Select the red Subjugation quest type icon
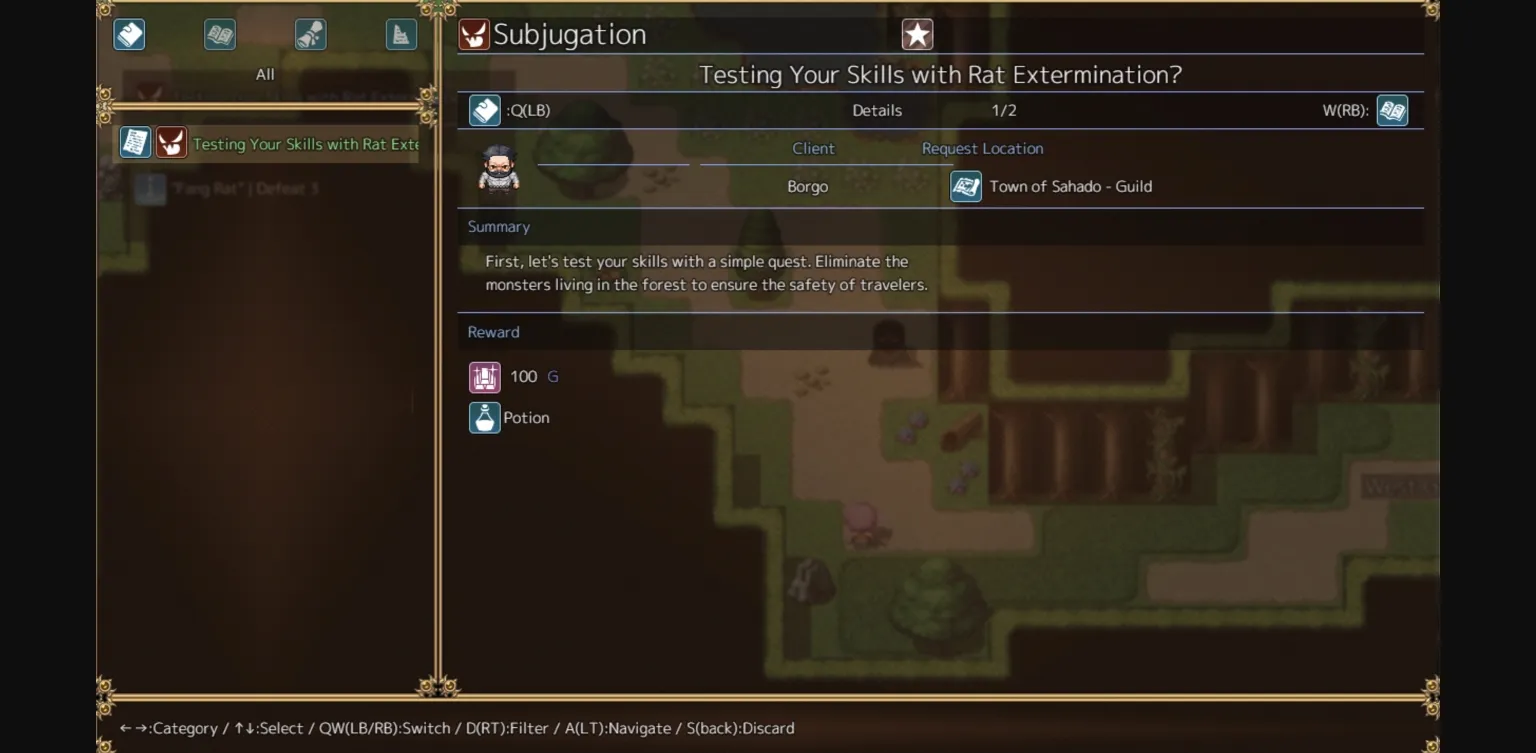Viewport: 1536px width, 753px height. (474, 33)
